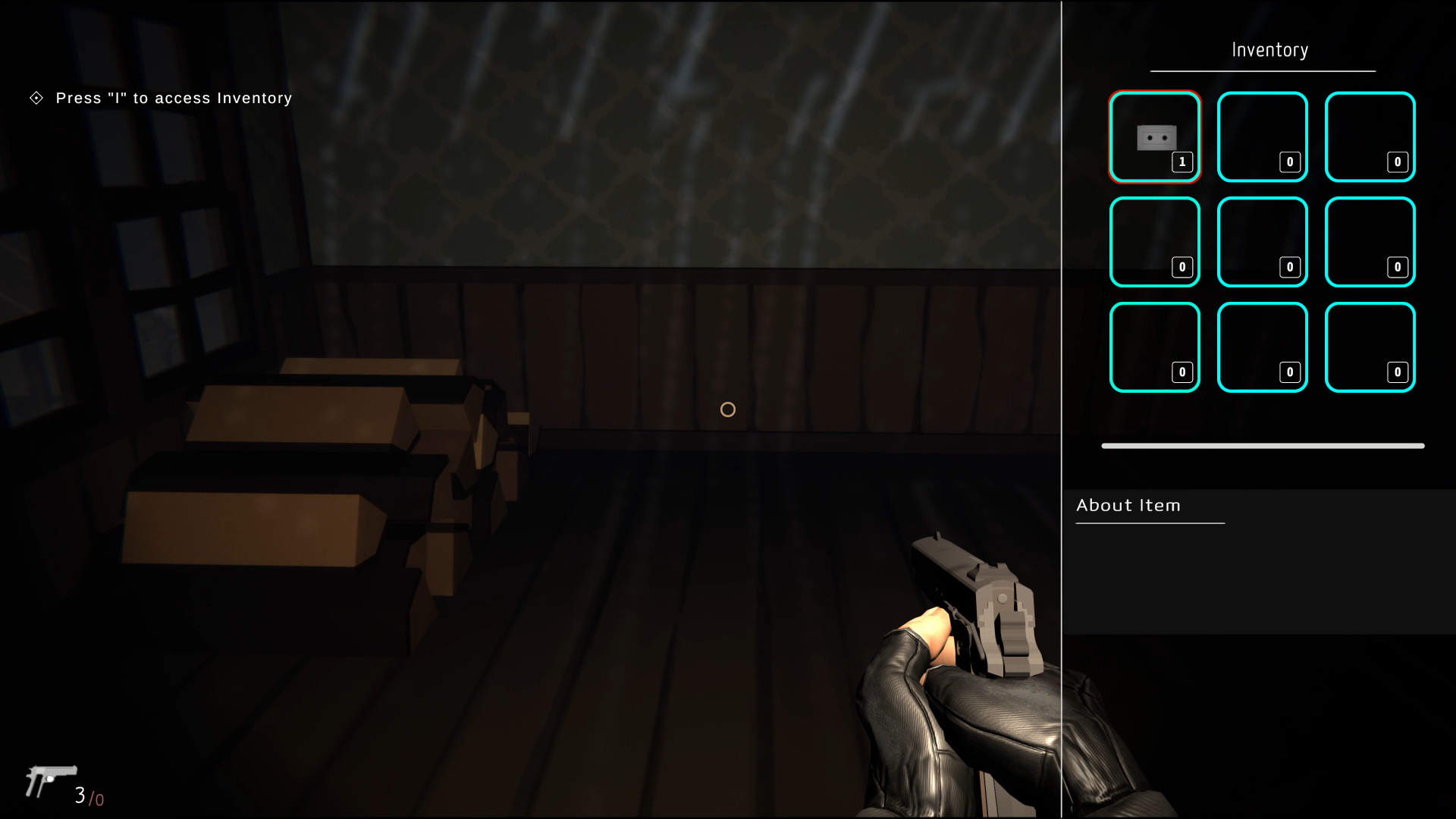Toggle the red-highlighted cassette slot off

coord(1154,136)
